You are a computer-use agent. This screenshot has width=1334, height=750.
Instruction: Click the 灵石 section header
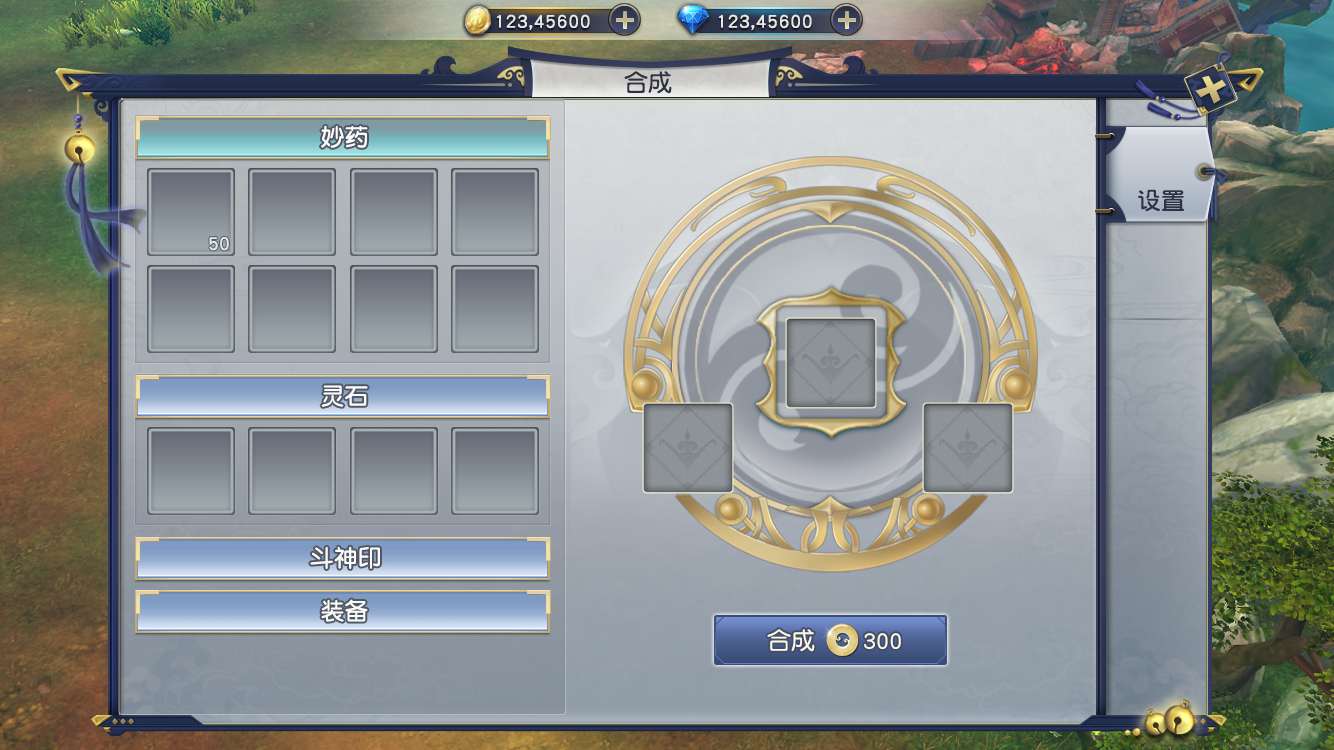[x=343, y=396]
